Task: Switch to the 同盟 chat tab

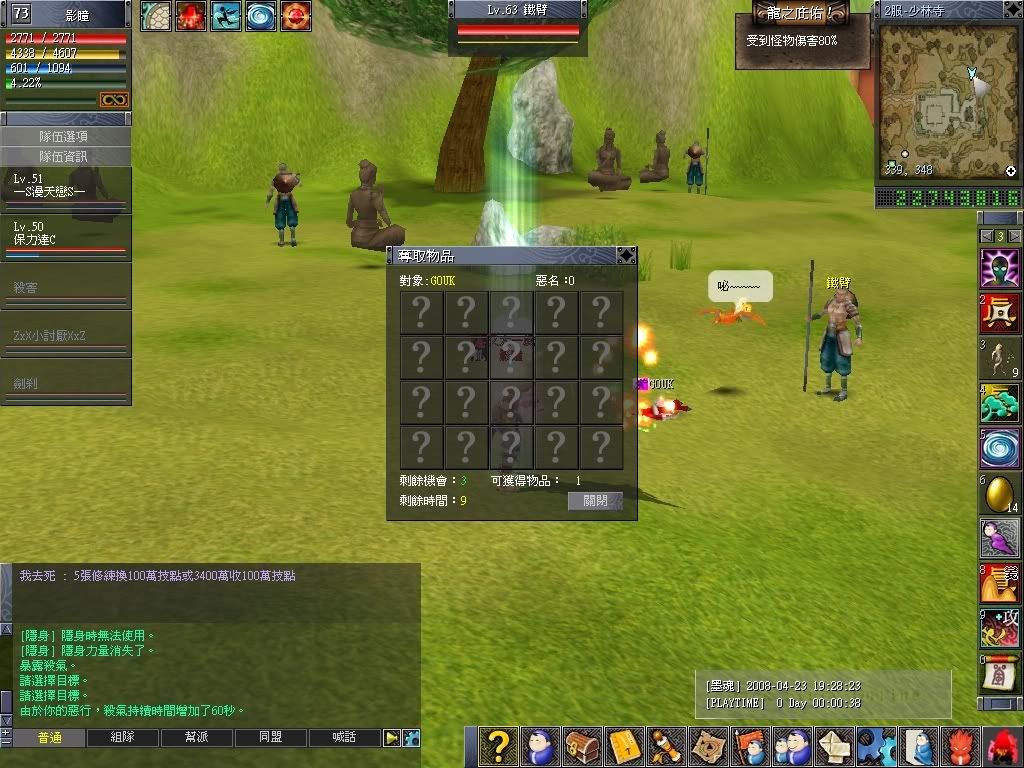Action: [271, 738]
